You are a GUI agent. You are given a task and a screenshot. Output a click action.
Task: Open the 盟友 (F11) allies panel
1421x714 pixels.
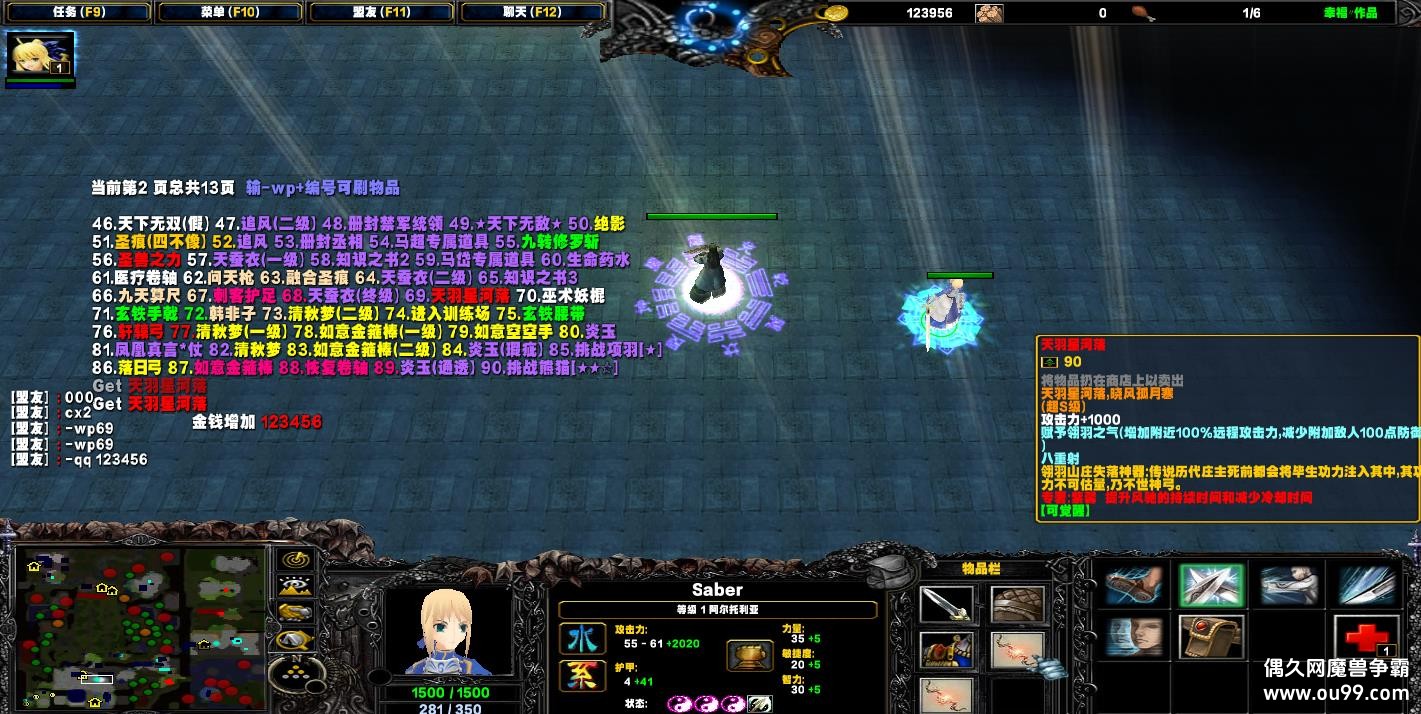point(383,13)
